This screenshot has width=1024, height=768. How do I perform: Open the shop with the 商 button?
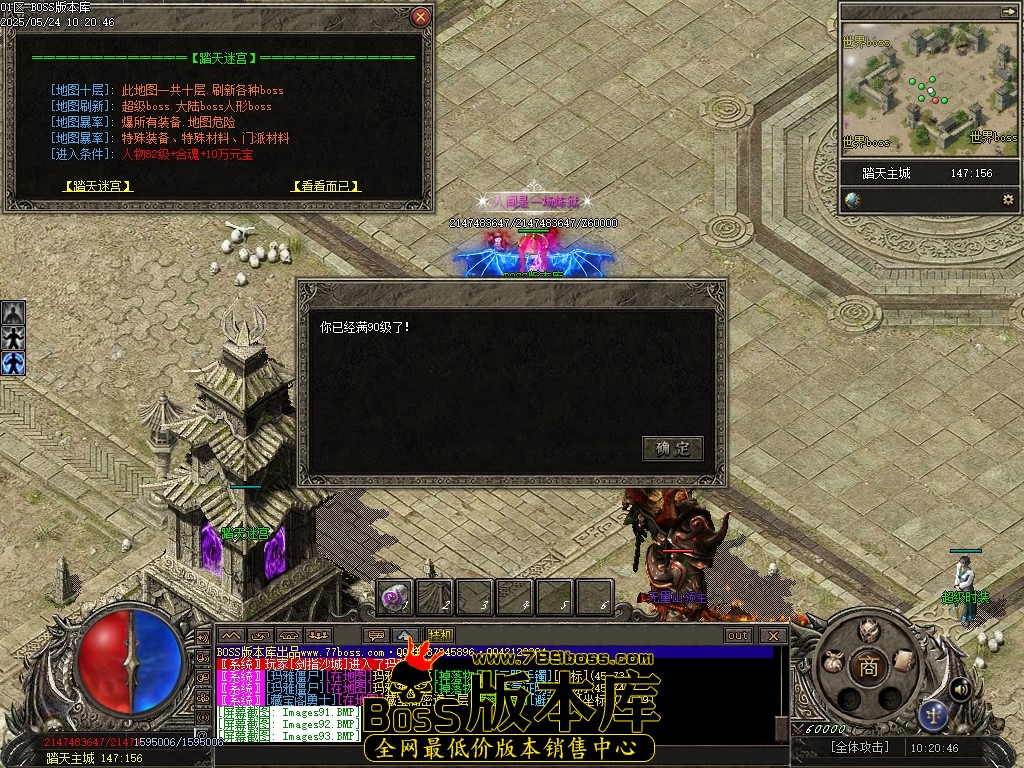tap(868, 667)
